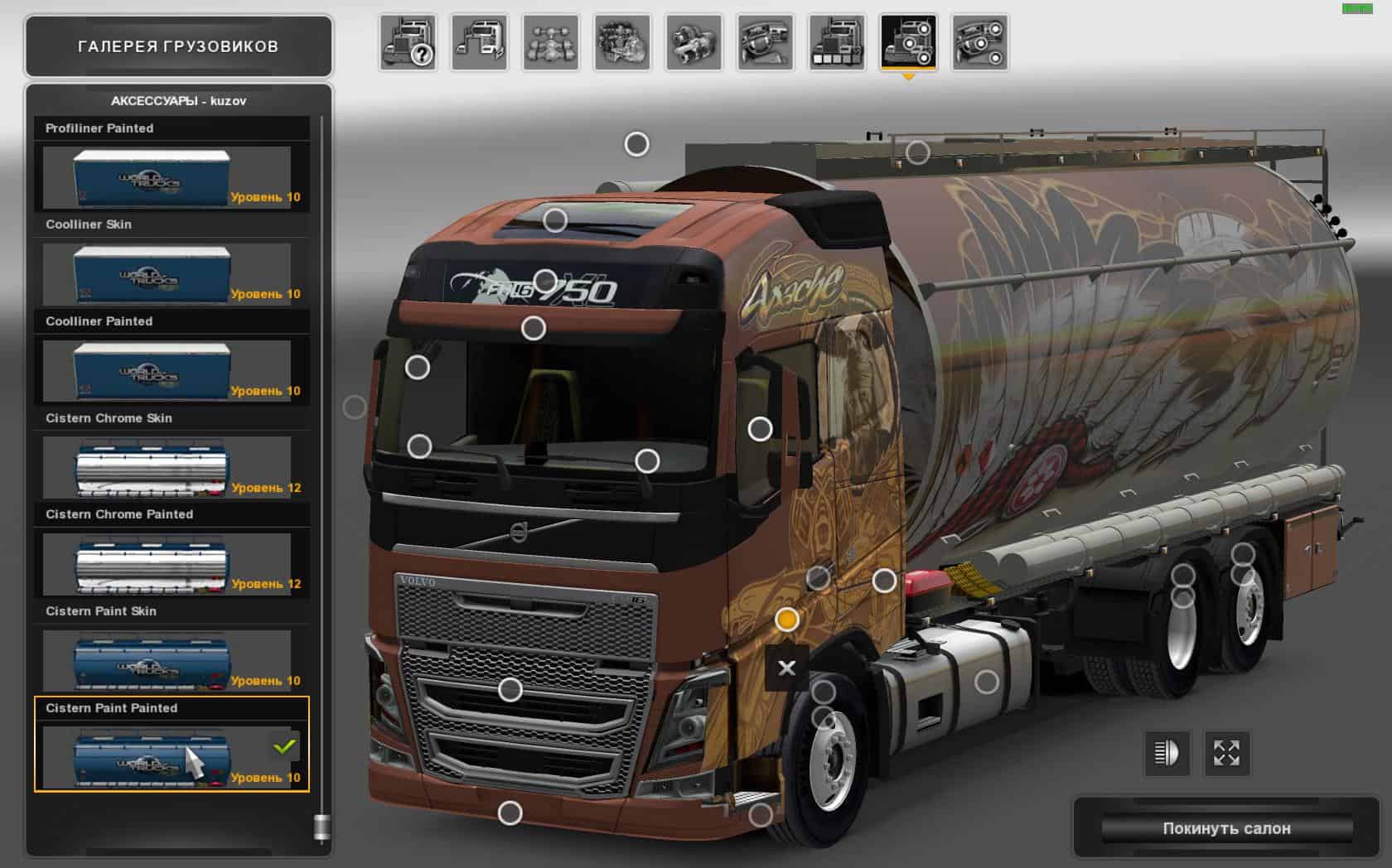Click the selected Cistern Paint Painted item
This screenshot has width=1392, height=868.
[x=167, y=757]
